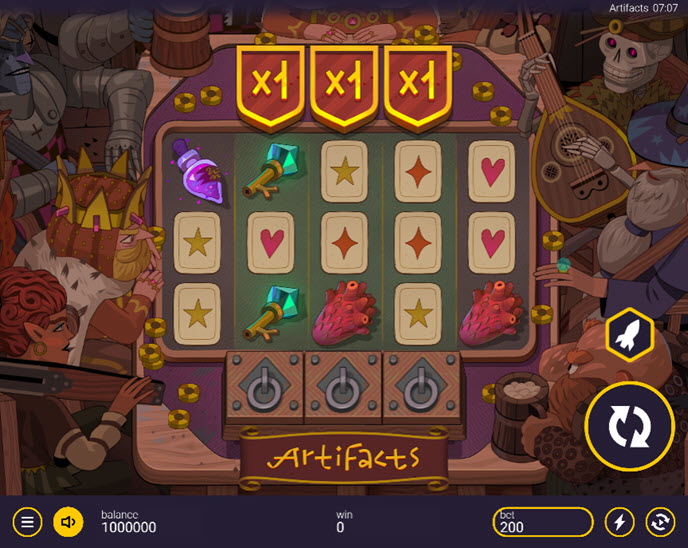Spin the reels with the large circular arrows button
Viewport: 688px width, 548px height.
[x=630, y=426]
